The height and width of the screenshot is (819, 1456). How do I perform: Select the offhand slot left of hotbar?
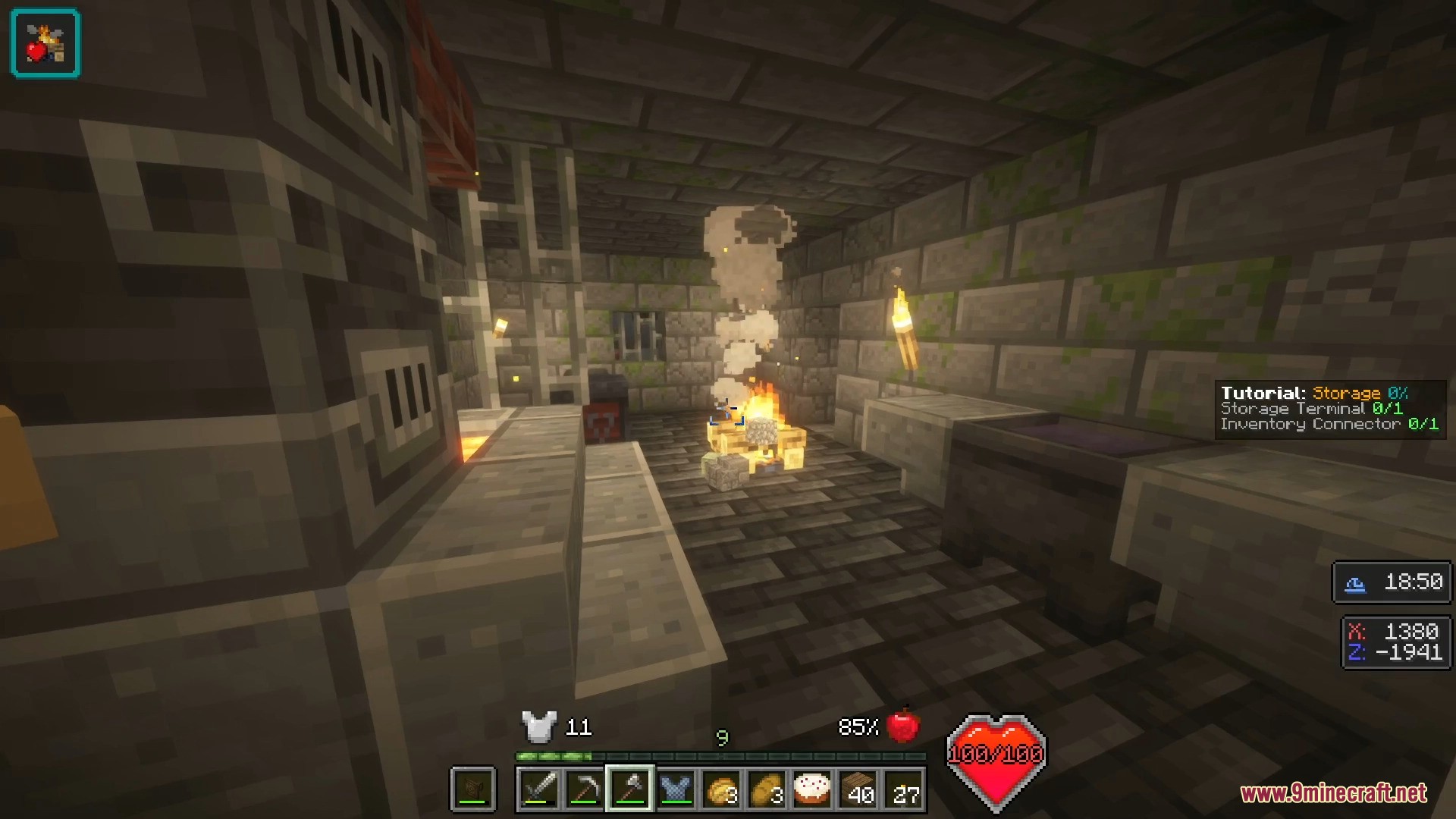tap(473, 789)
